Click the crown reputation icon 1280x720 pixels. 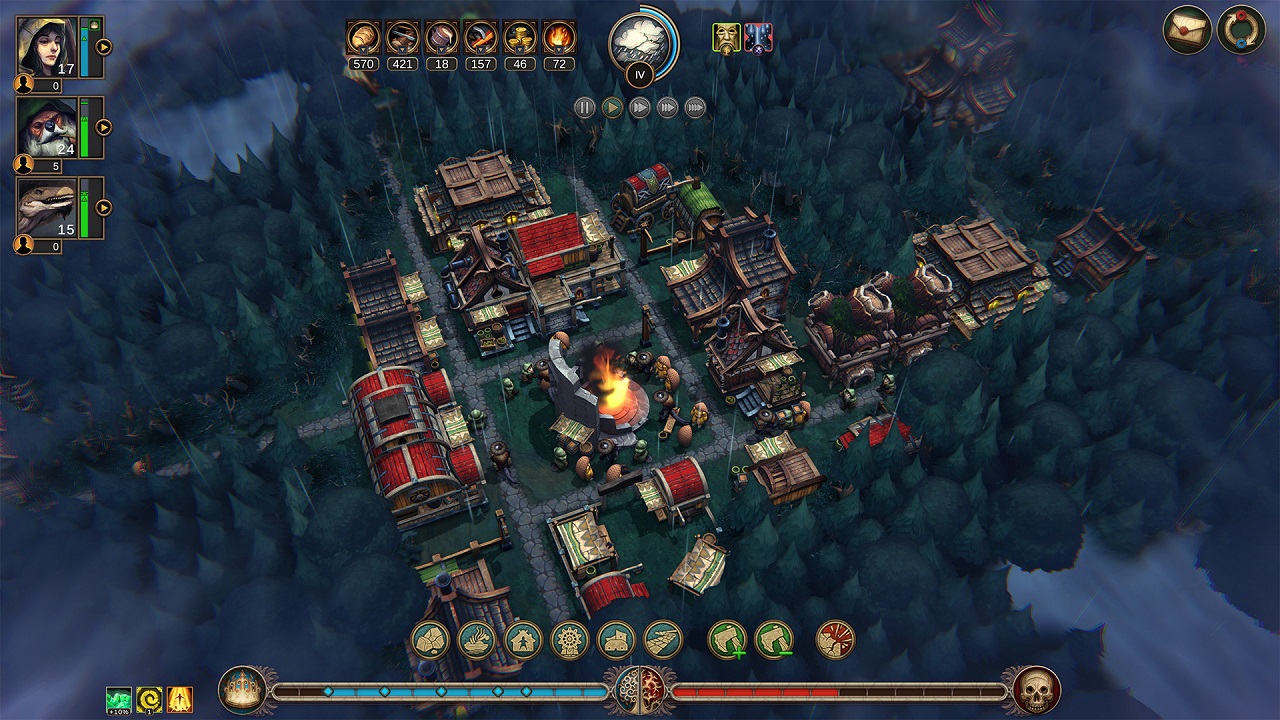tap(243, 690)
